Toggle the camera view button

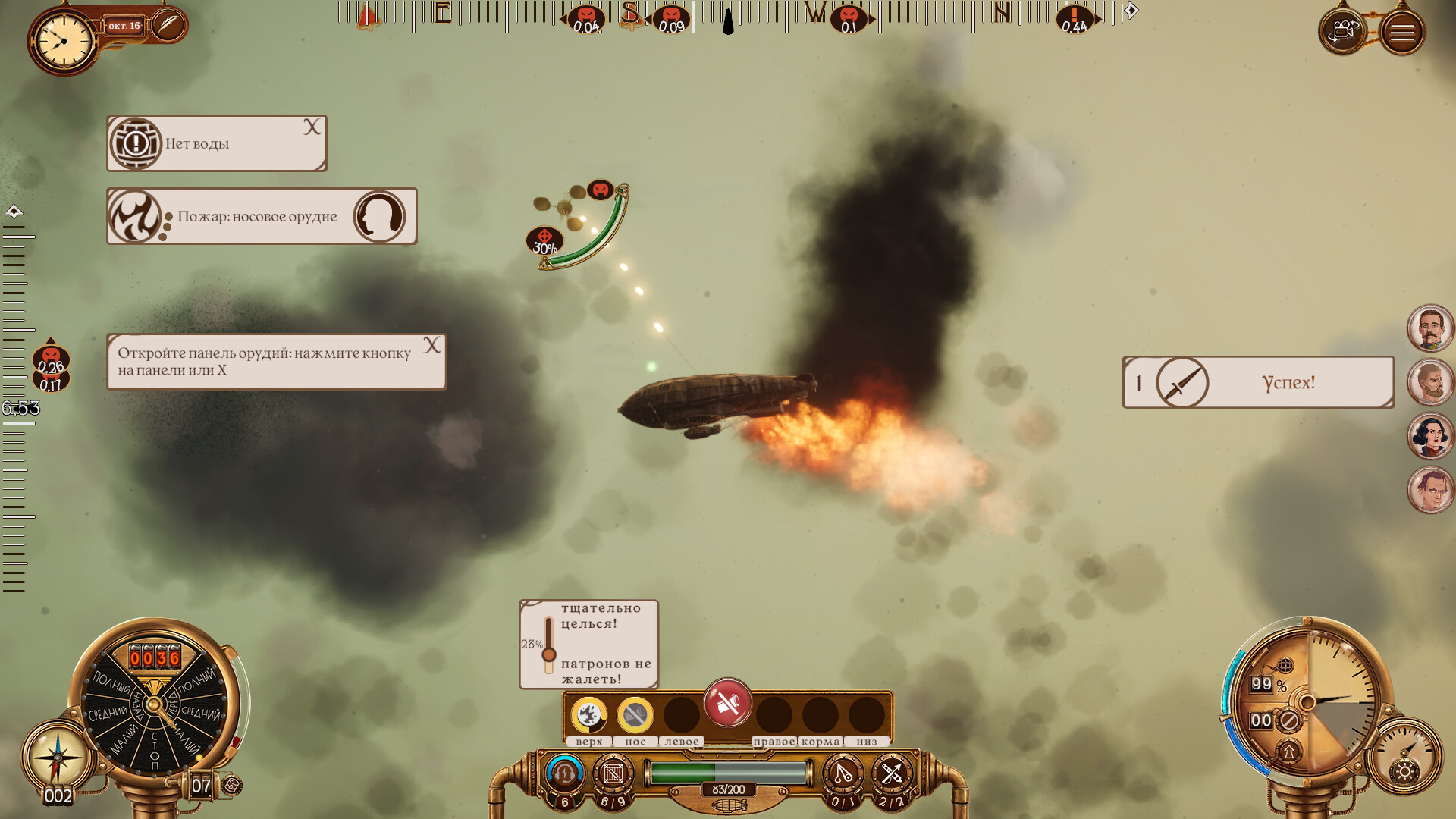click(1343, 32)
